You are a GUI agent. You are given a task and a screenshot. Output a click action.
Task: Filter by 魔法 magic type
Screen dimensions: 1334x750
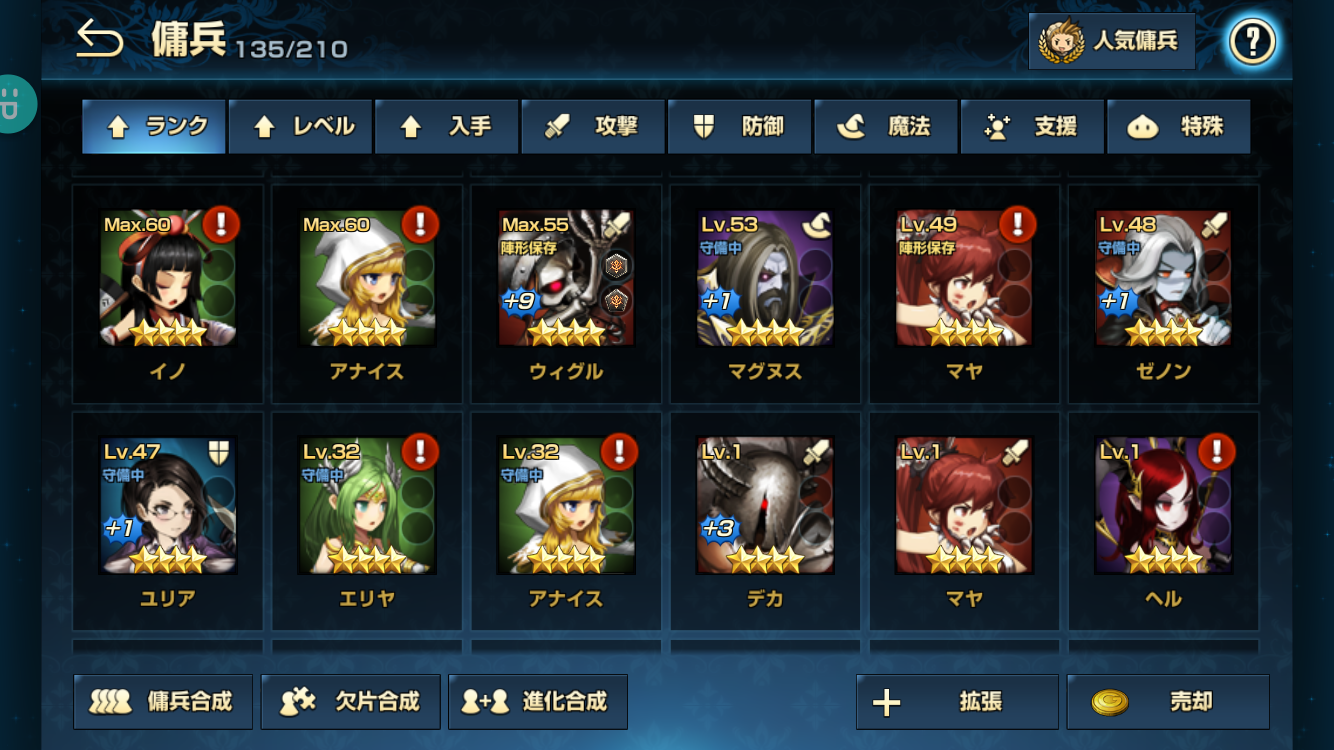tap(886, 127)
